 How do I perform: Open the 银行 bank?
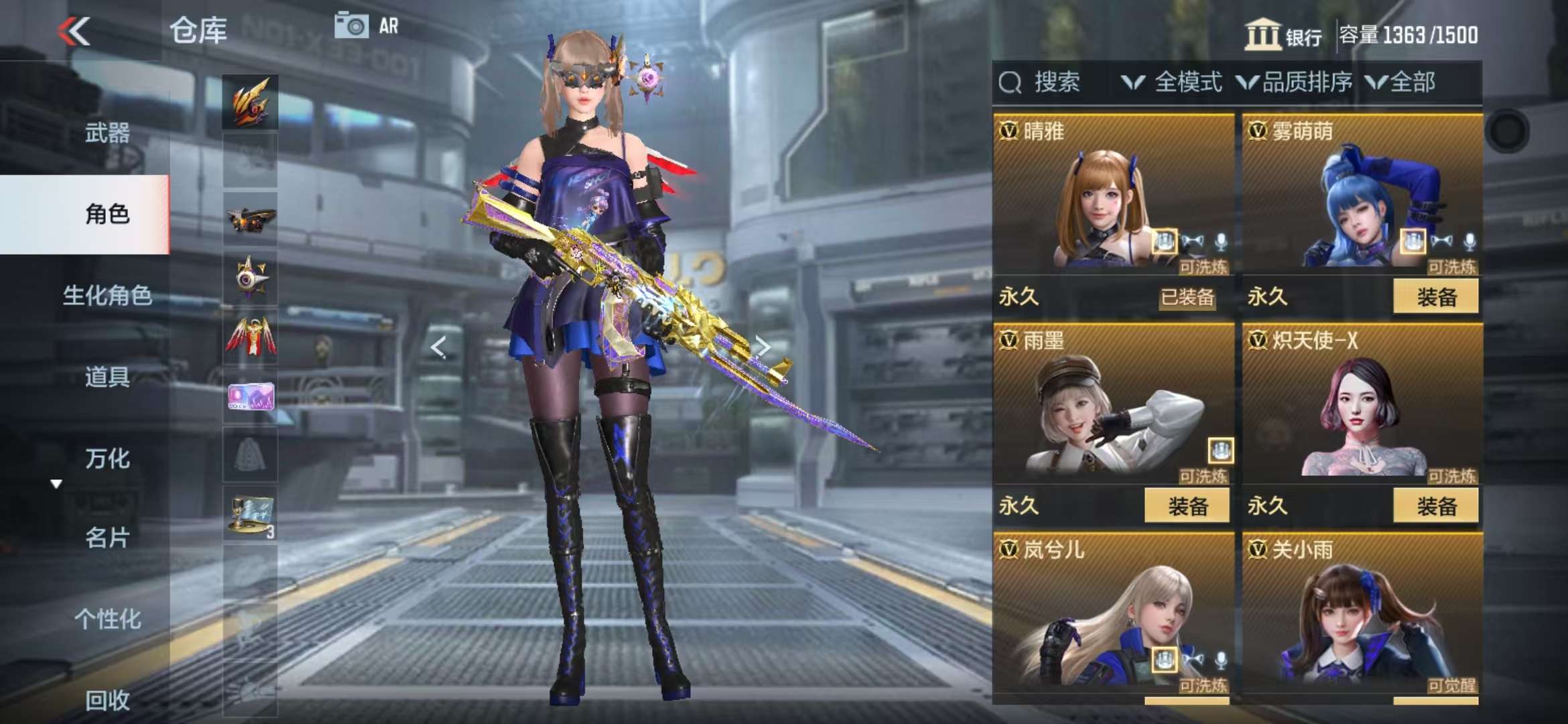tap(1283, 35)
